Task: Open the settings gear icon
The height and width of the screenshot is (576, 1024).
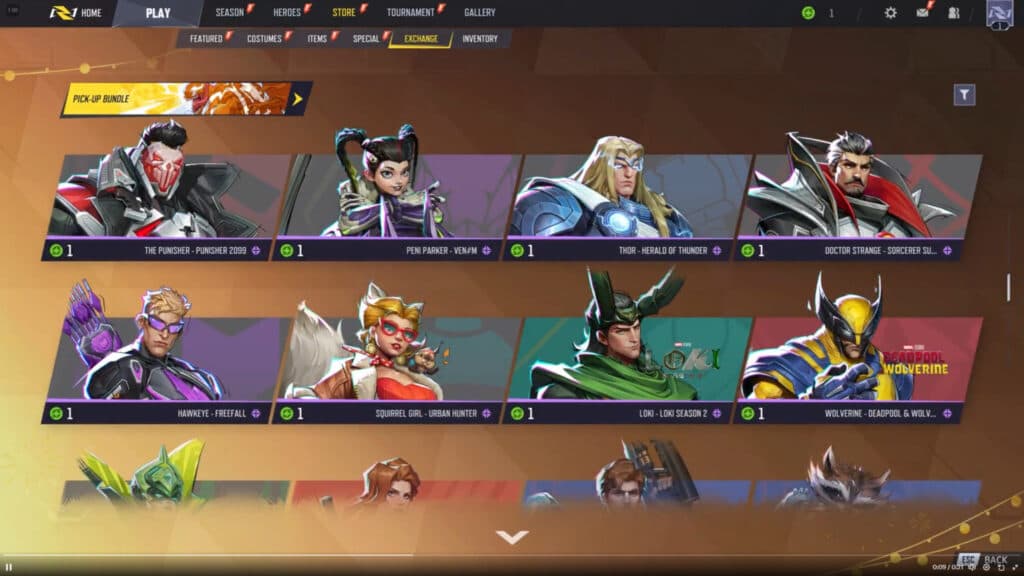Action: 891,13
